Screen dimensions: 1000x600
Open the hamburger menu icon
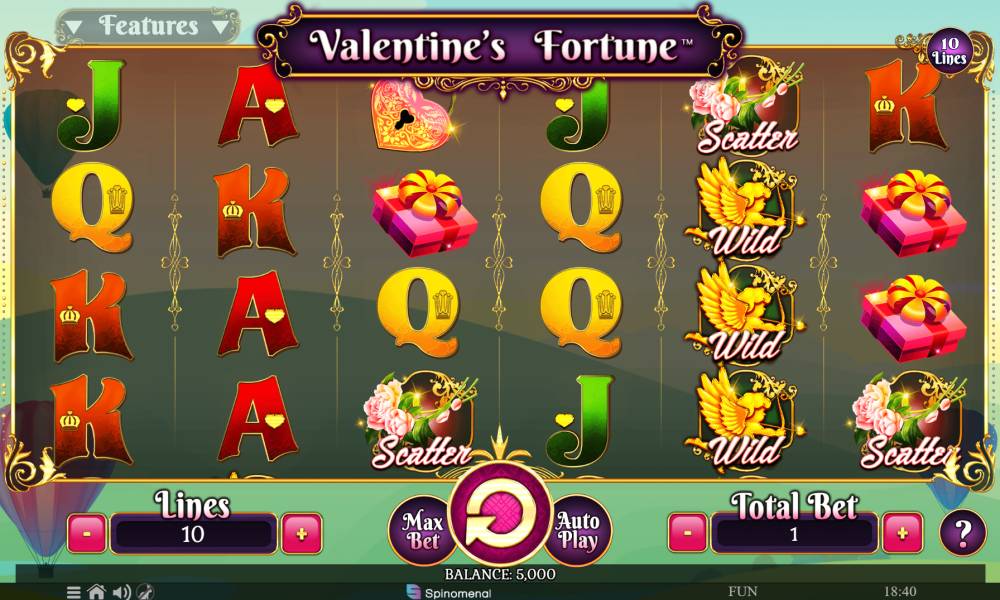click(74, 592)
